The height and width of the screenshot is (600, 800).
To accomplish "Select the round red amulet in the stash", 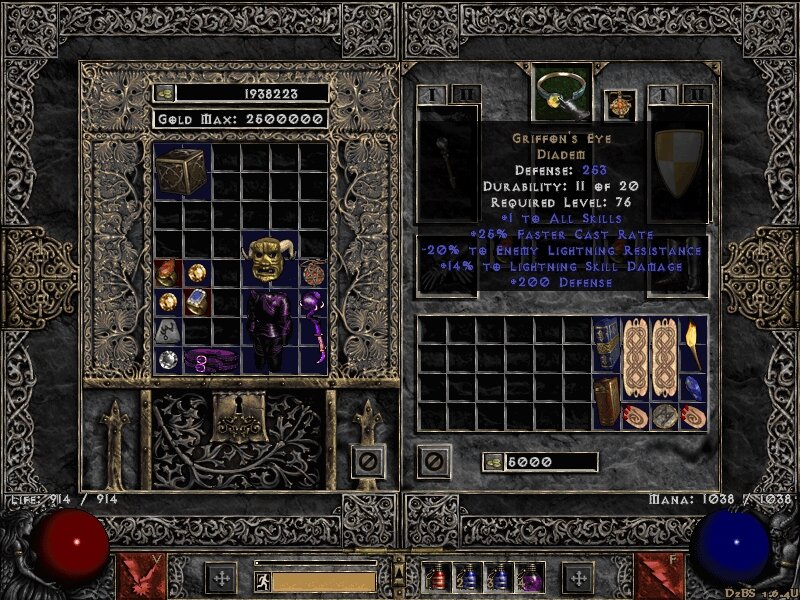I will (313, 272).
